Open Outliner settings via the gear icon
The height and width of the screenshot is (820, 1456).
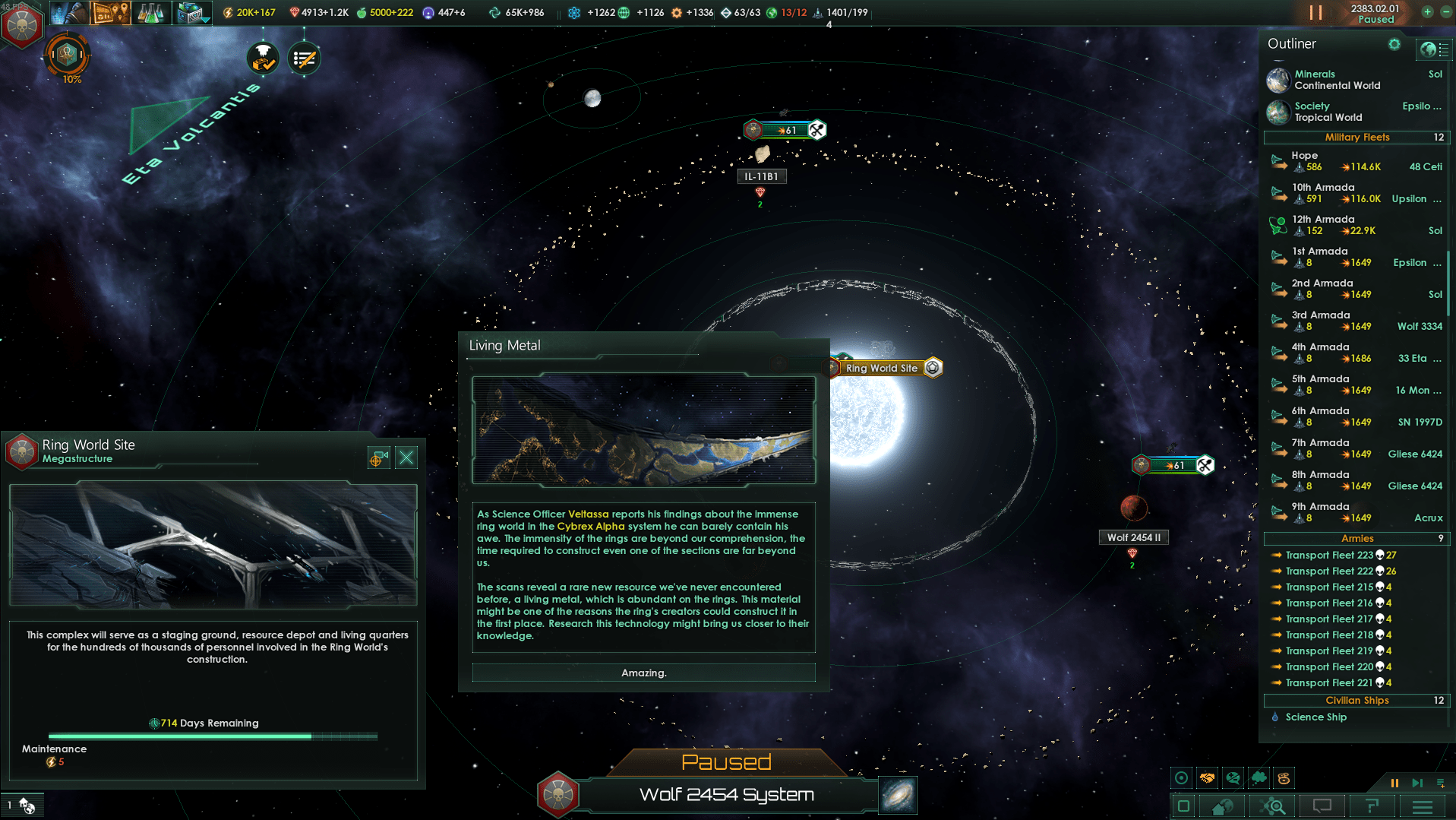[1394, 44]
